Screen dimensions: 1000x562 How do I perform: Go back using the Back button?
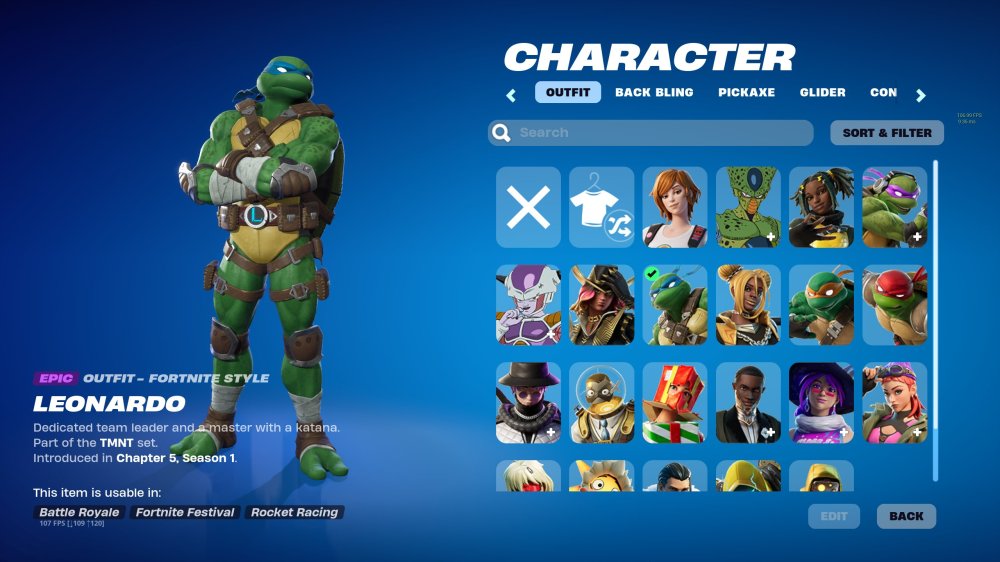point(906,516)
